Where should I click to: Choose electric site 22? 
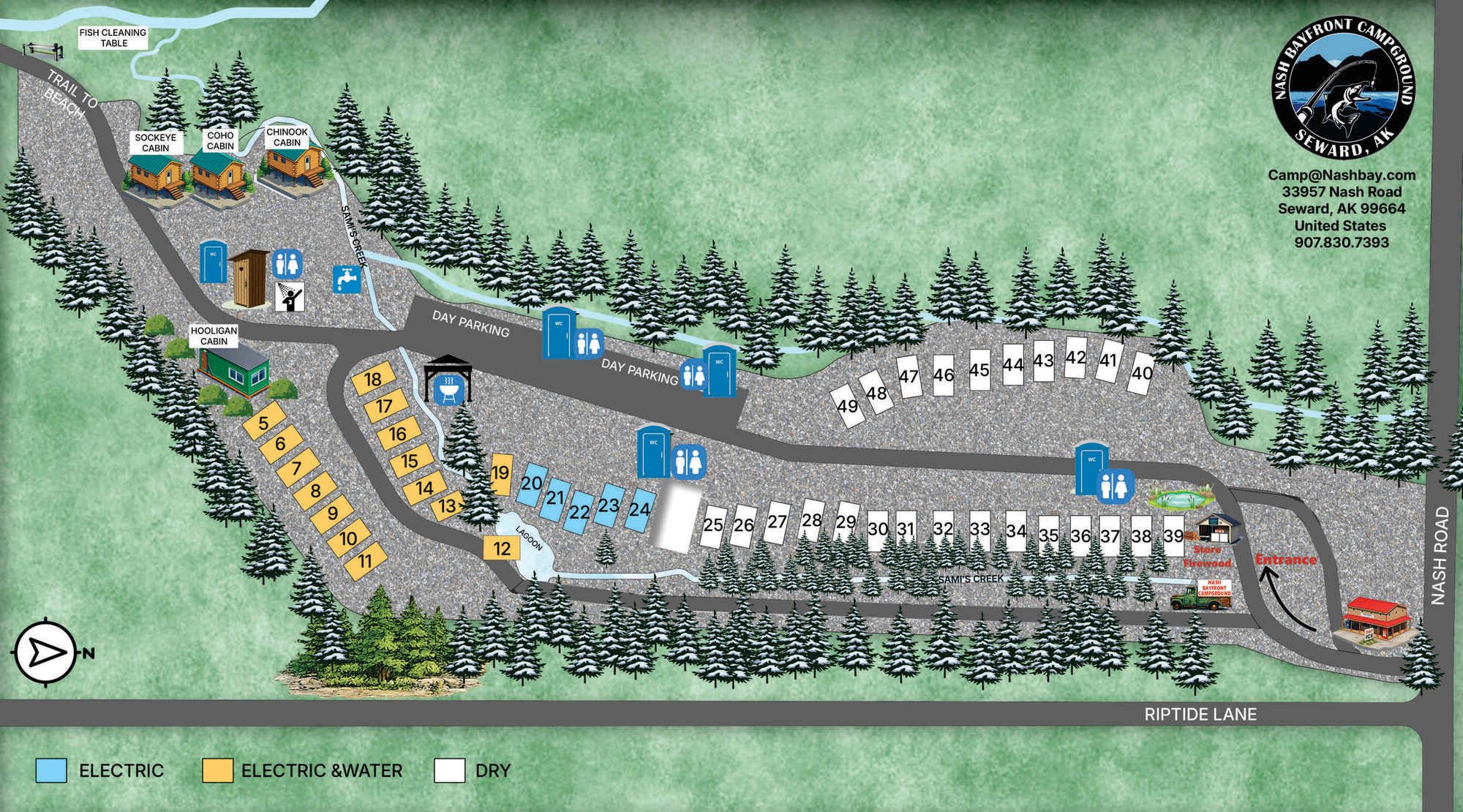click(x=579, y=511)
